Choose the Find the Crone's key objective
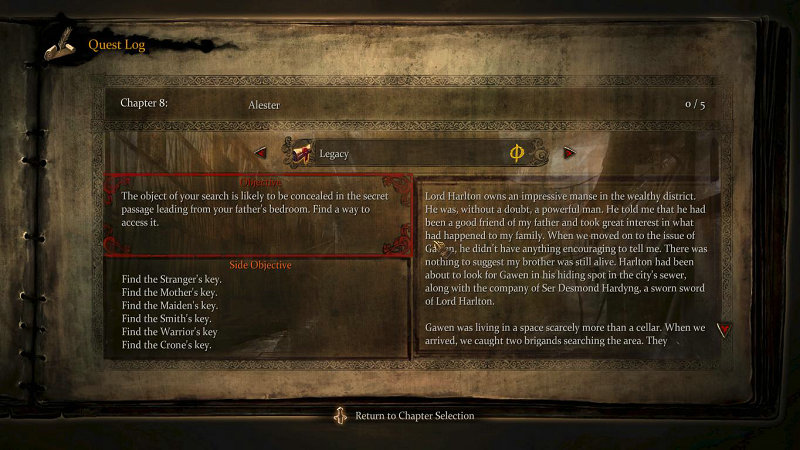This screenshot has width=800, height=450. [x=167, y=344]
